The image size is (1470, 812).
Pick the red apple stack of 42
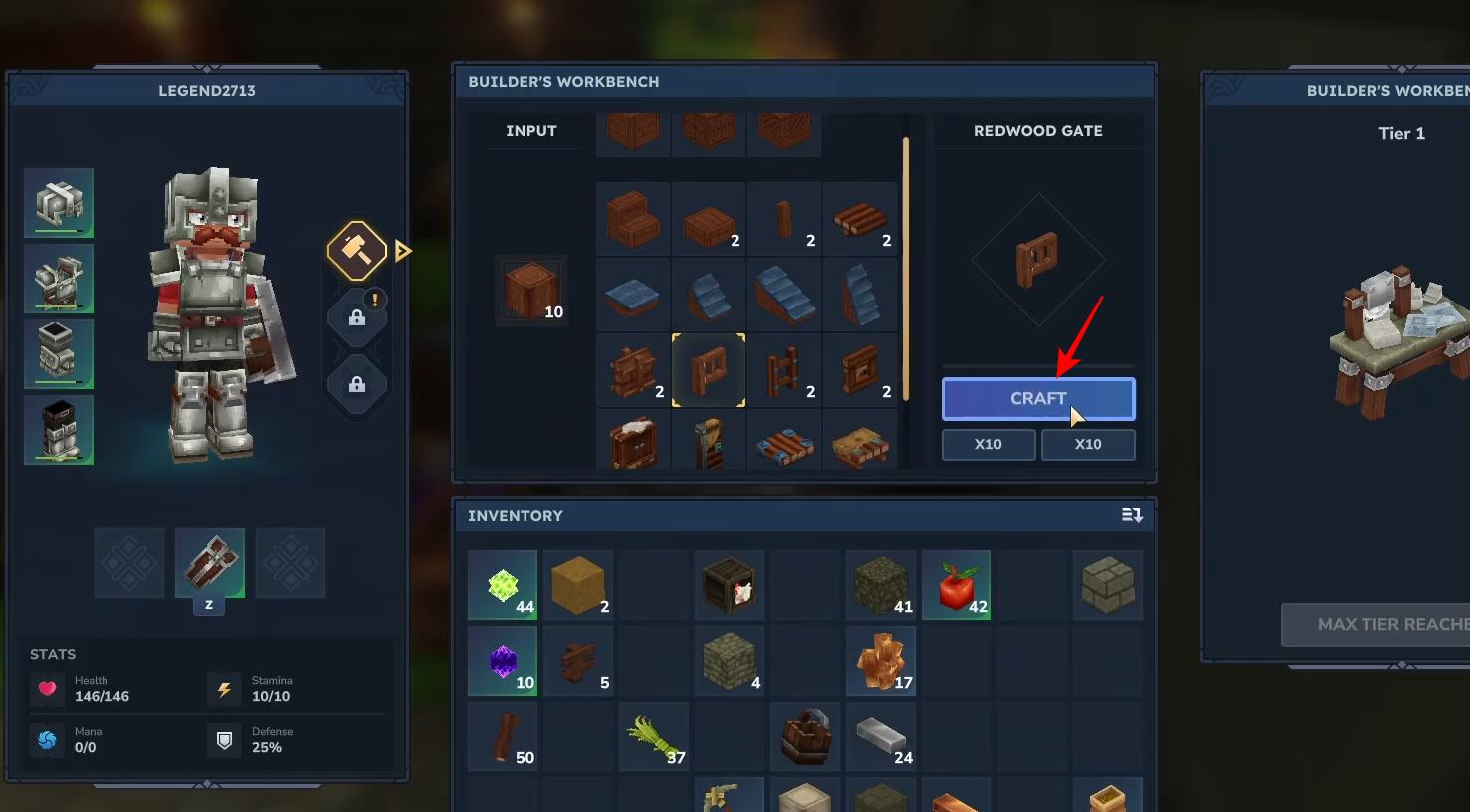tap(956, 585)
